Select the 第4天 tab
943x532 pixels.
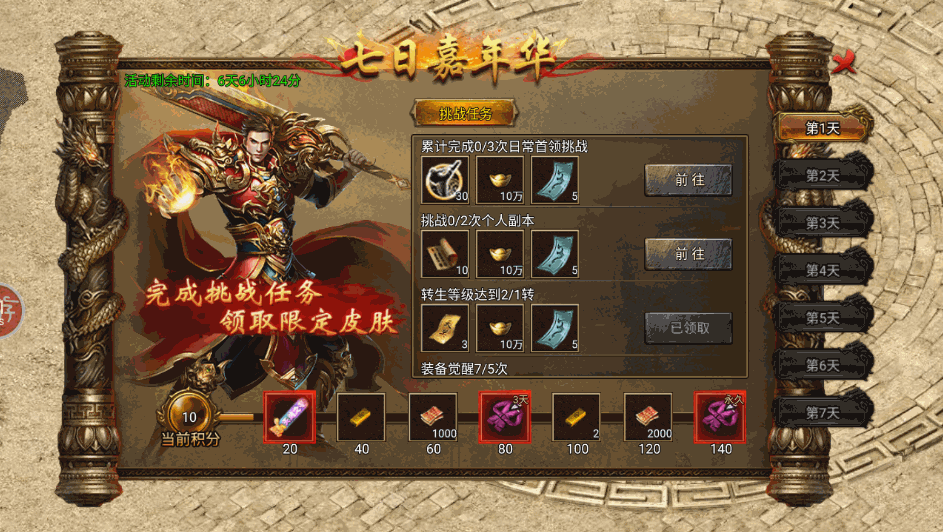[823, 270]
